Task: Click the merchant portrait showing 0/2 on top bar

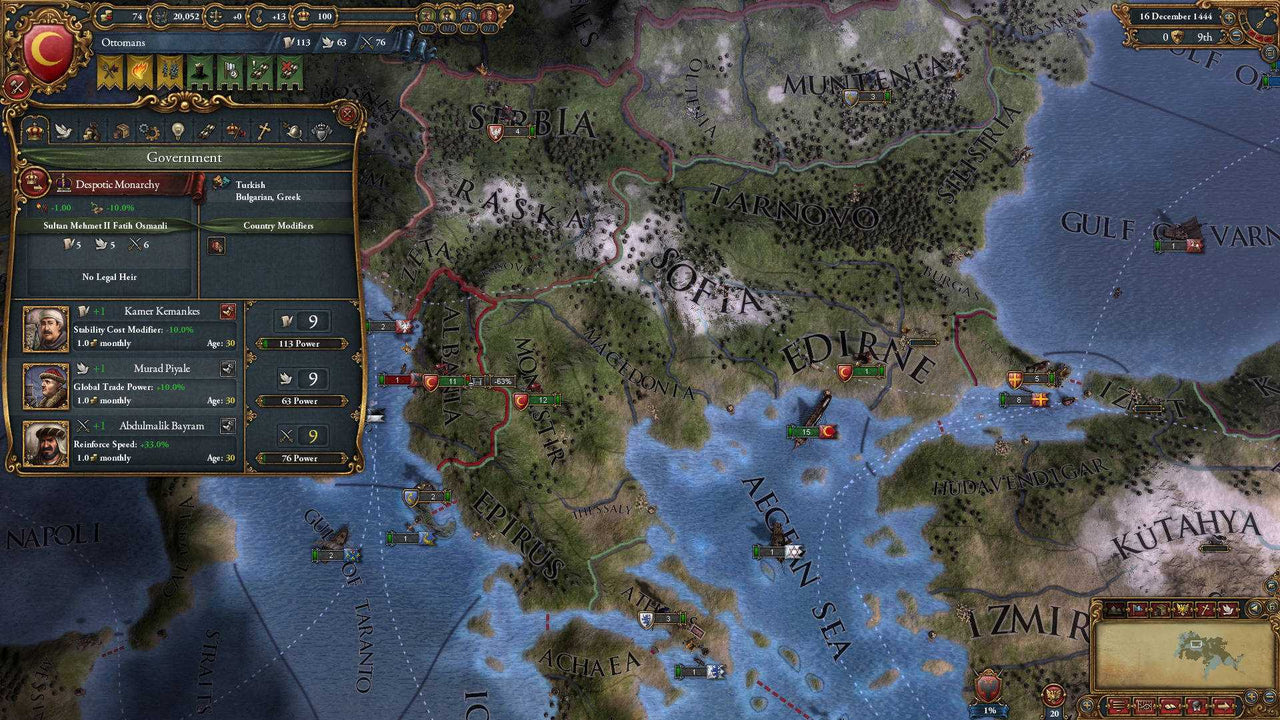Action: 425,15
